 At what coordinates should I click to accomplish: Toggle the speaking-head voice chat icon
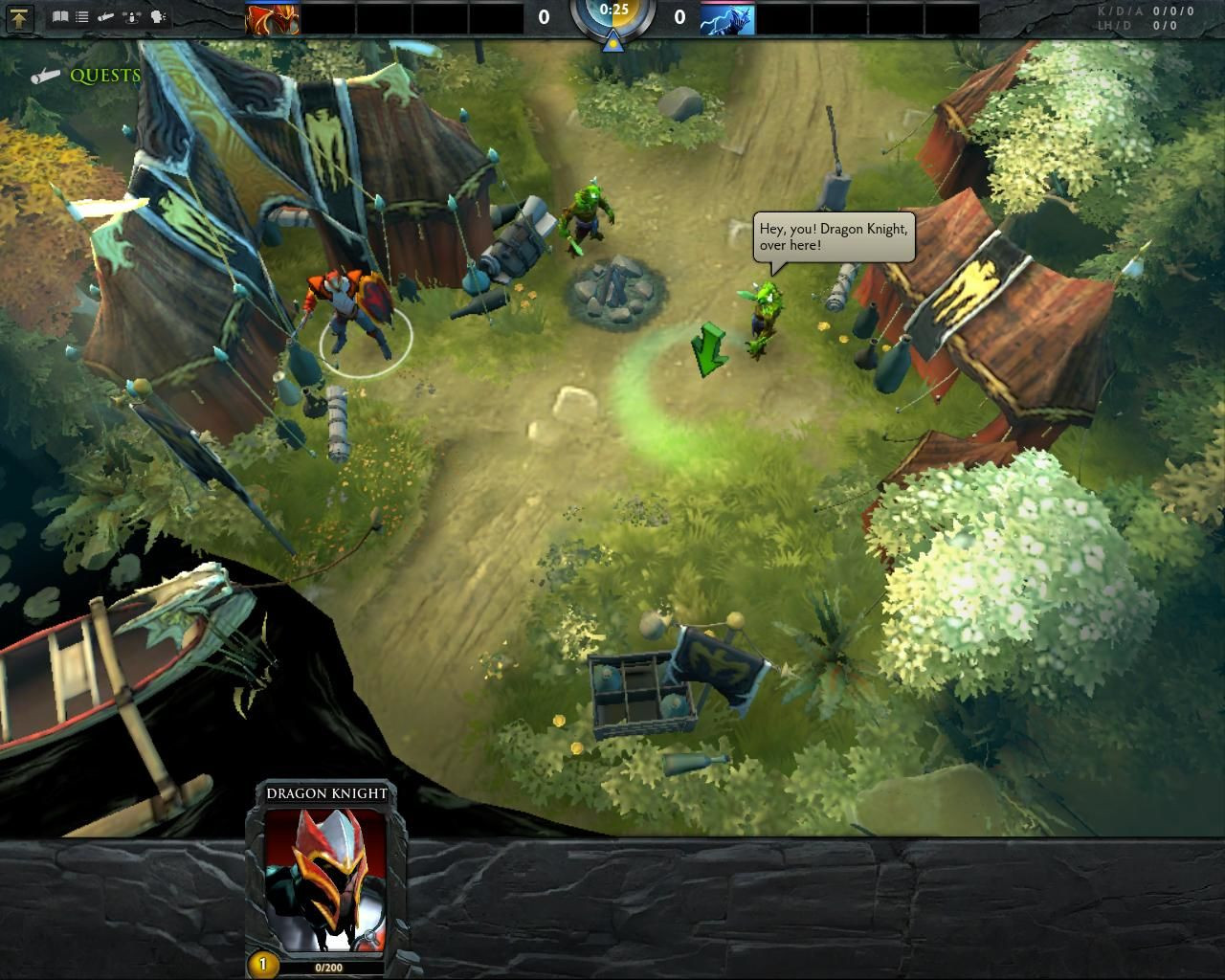158,17
